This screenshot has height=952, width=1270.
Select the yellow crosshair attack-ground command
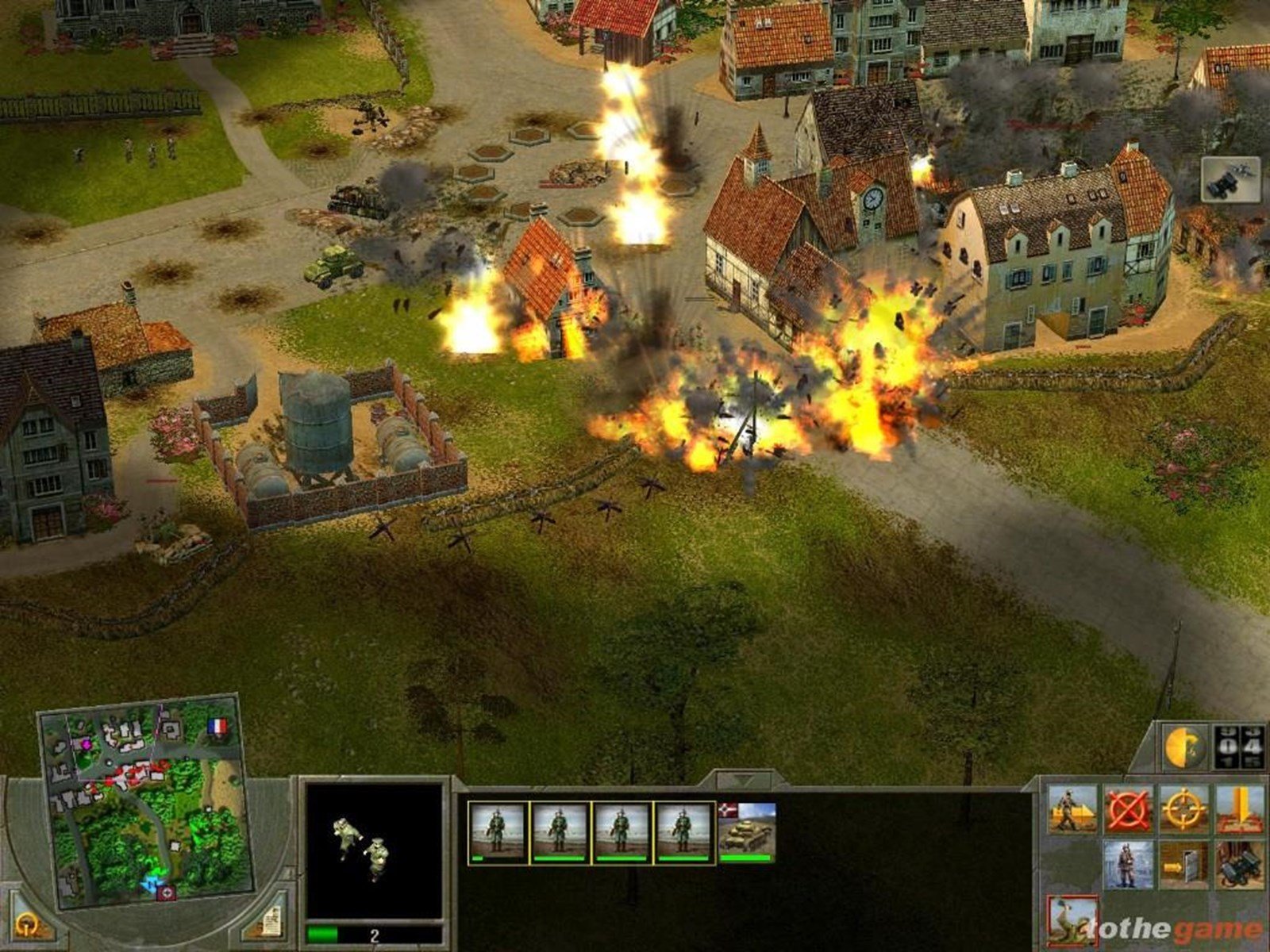pyautogui.click(x=1183, y=807)
